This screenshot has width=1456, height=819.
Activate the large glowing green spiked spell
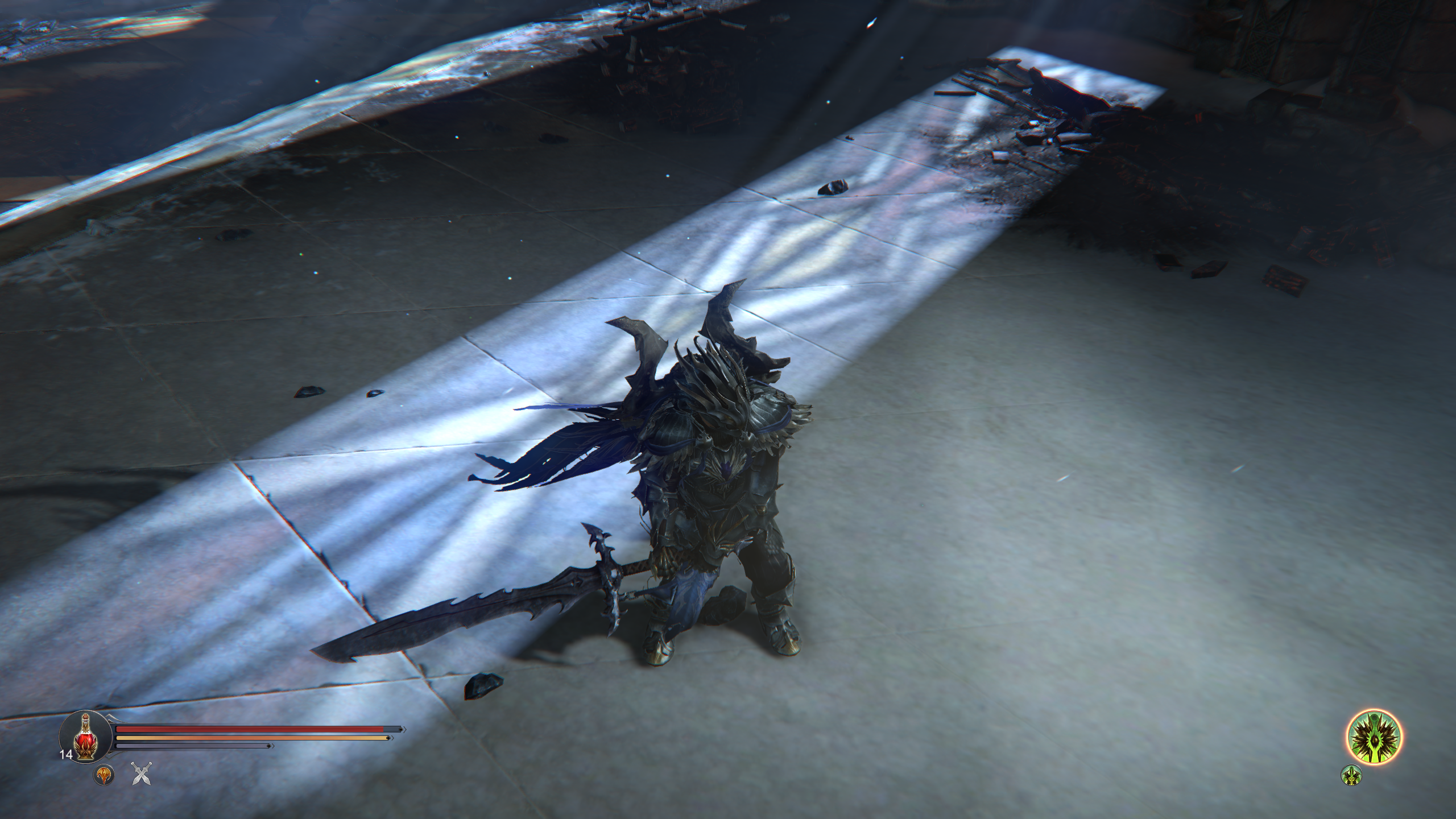pos(1374,738)
